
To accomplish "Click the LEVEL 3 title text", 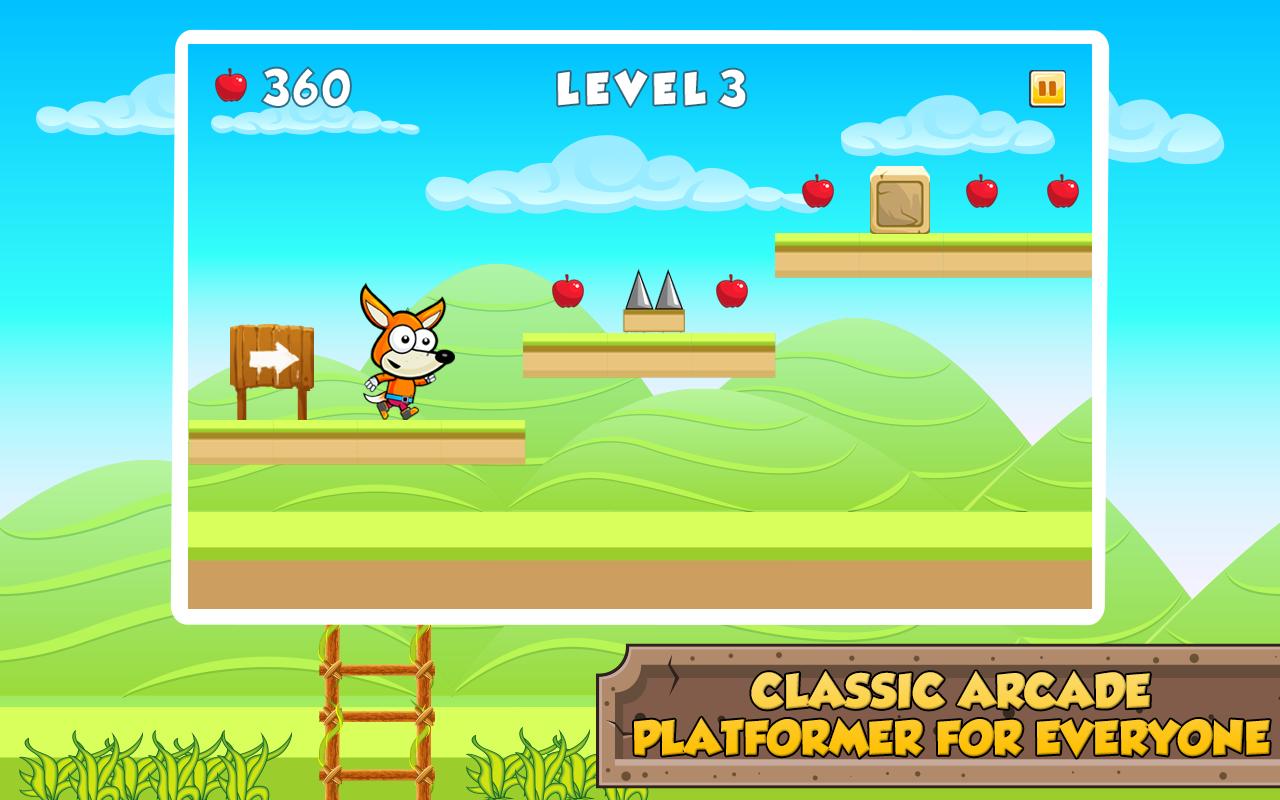I will click(653, 88).
